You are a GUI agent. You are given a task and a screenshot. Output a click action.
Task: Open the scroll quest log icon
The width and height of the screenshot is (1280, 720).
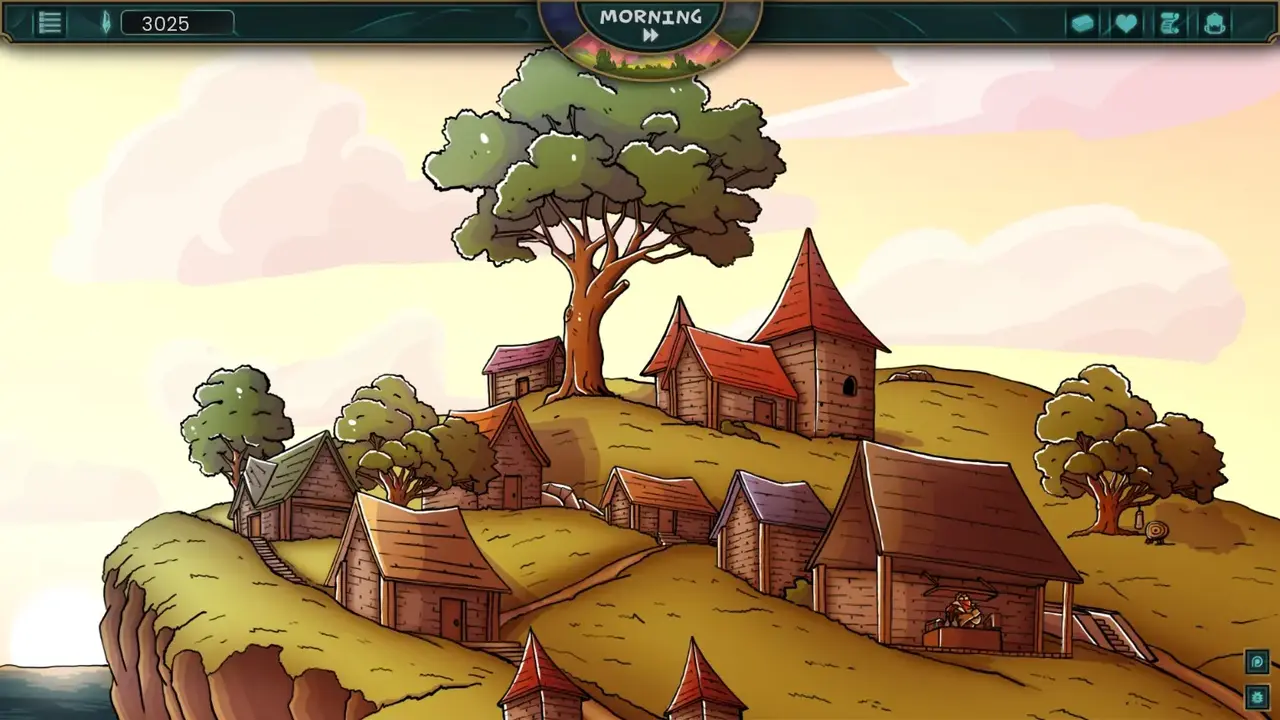click(x=1170, y=23)
